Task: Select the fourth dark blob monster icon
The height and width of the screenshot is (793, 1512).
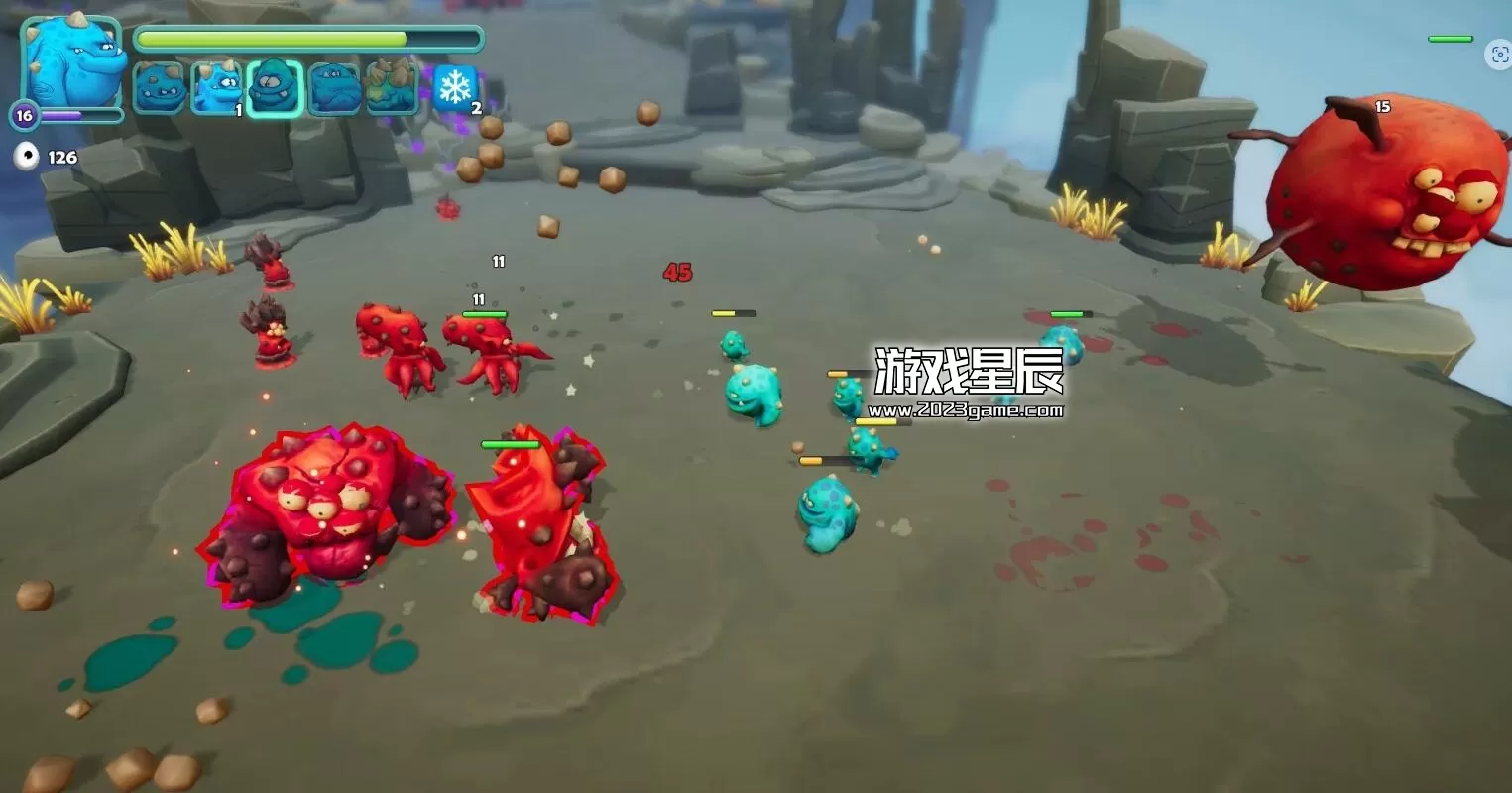Action: tap(332, 87)
